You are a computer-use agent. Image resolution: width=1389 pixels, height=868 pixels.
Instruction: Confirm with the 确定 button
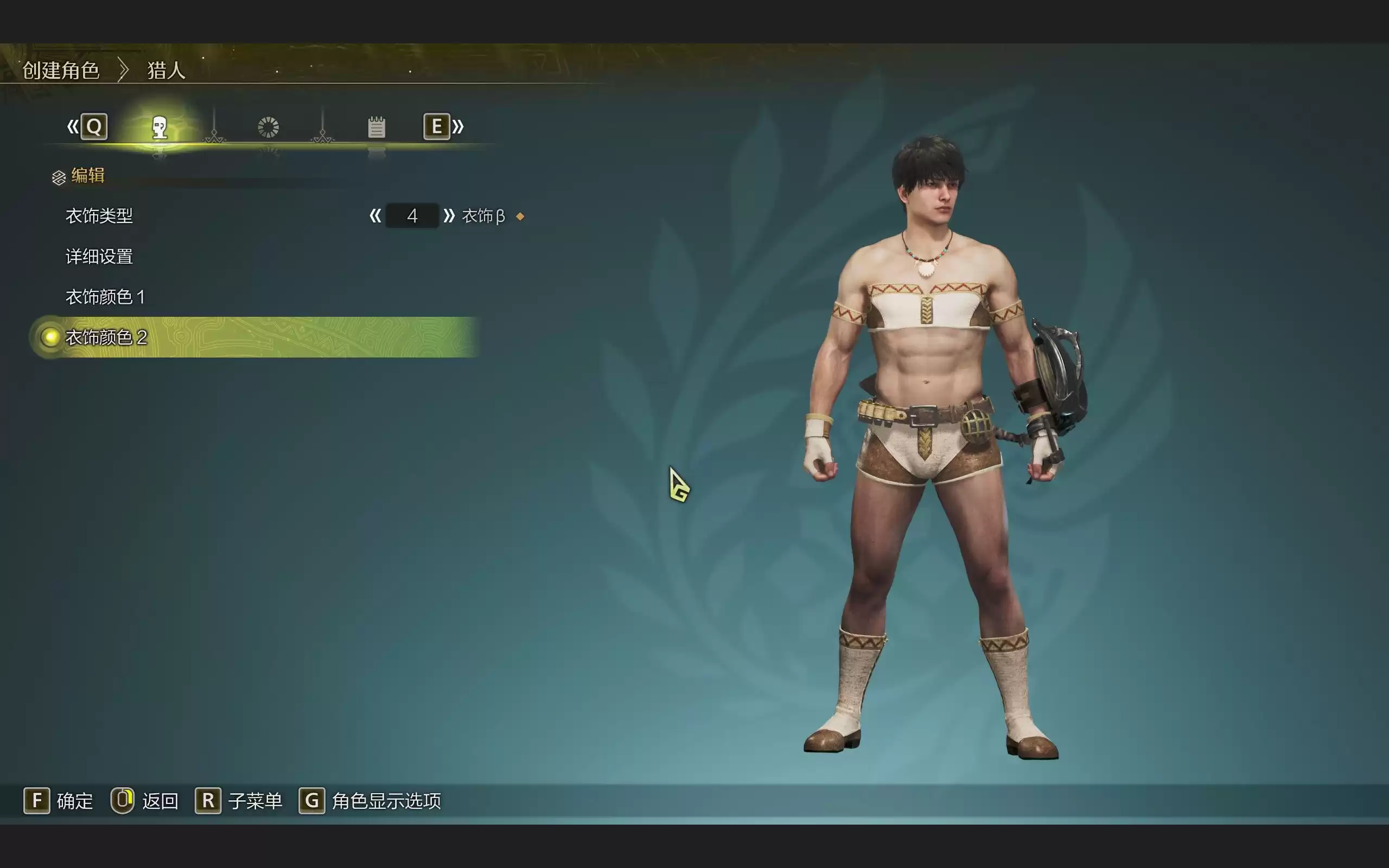58,801
